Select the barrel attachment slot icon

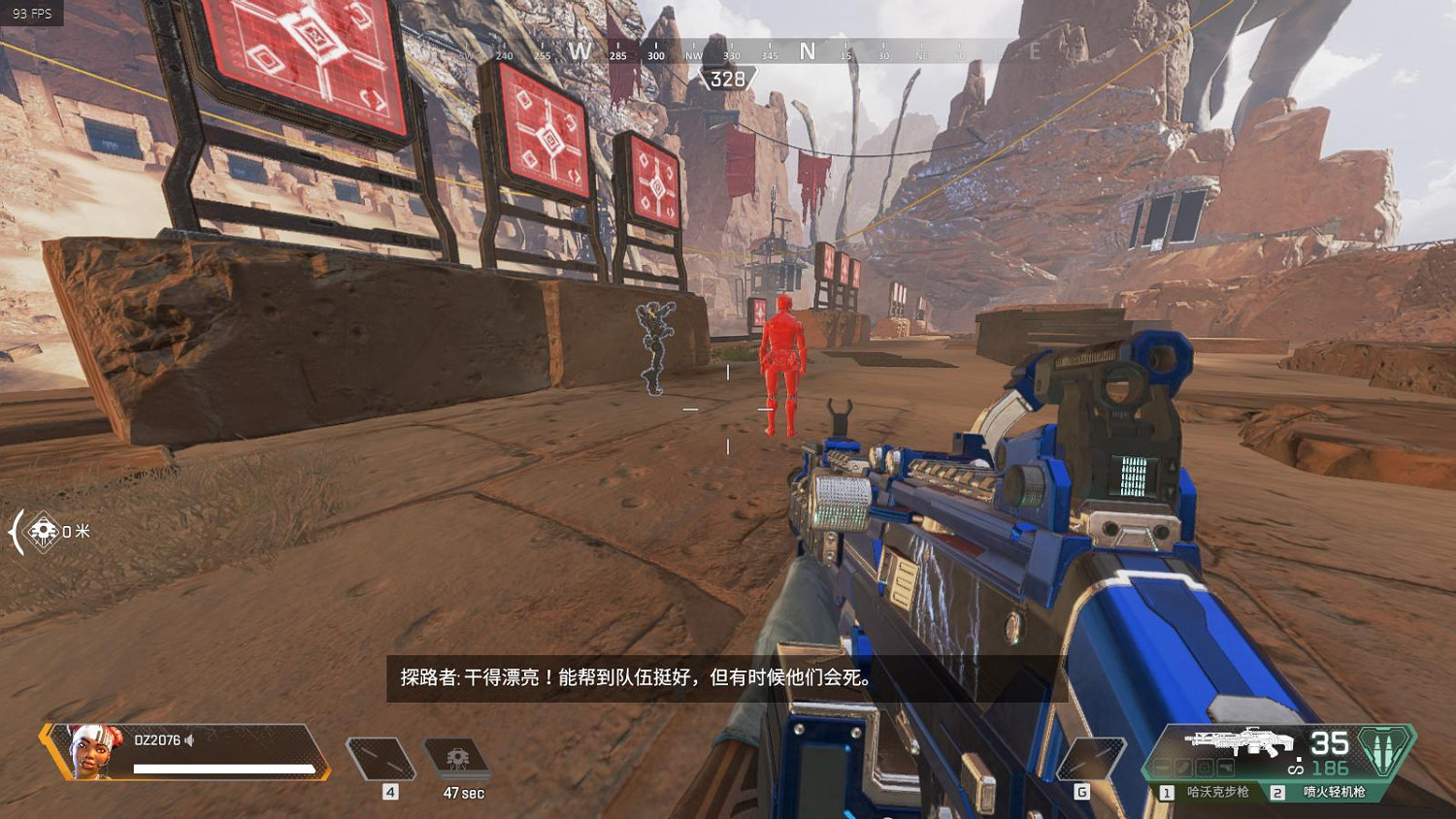click(x=1161, y=767)
